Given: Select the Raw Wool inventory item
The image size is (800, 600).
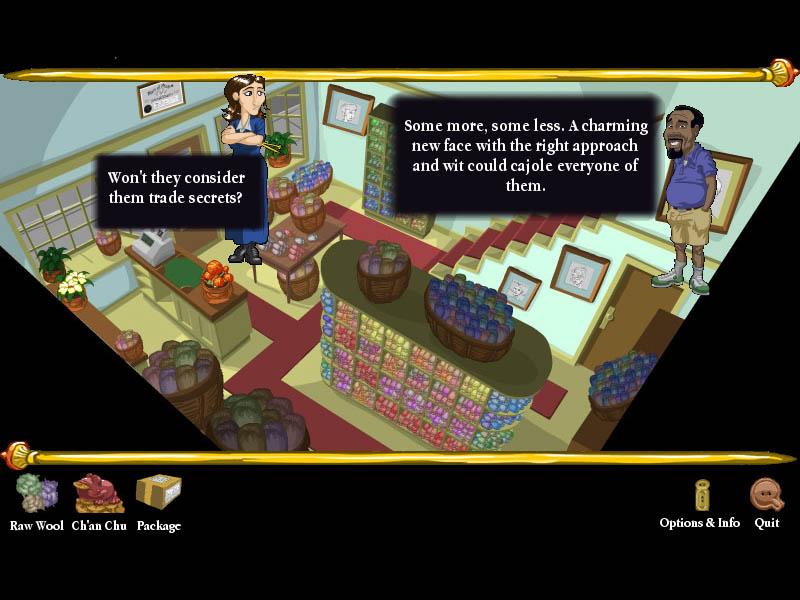Looking at the screenshot, I should [x=37, y=494].
